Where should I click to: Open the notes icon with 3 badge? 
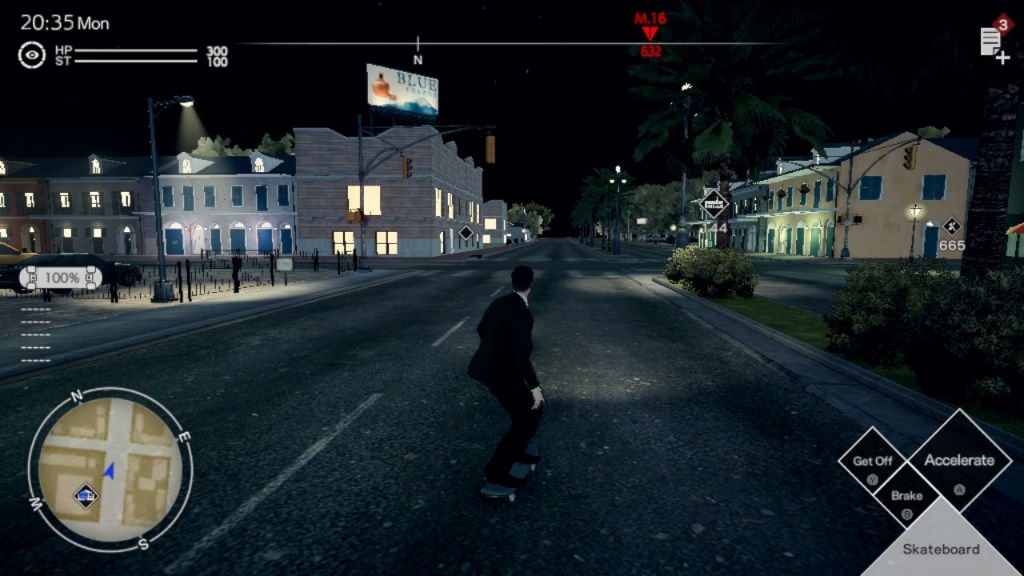click(993, 40)
